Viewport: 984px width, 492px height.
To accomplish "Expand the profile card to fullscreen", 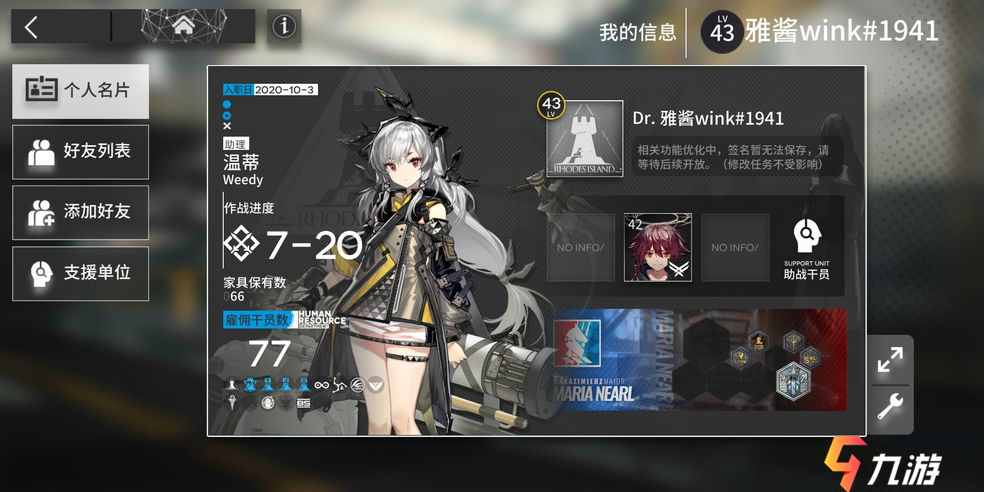I will [889, 360].
